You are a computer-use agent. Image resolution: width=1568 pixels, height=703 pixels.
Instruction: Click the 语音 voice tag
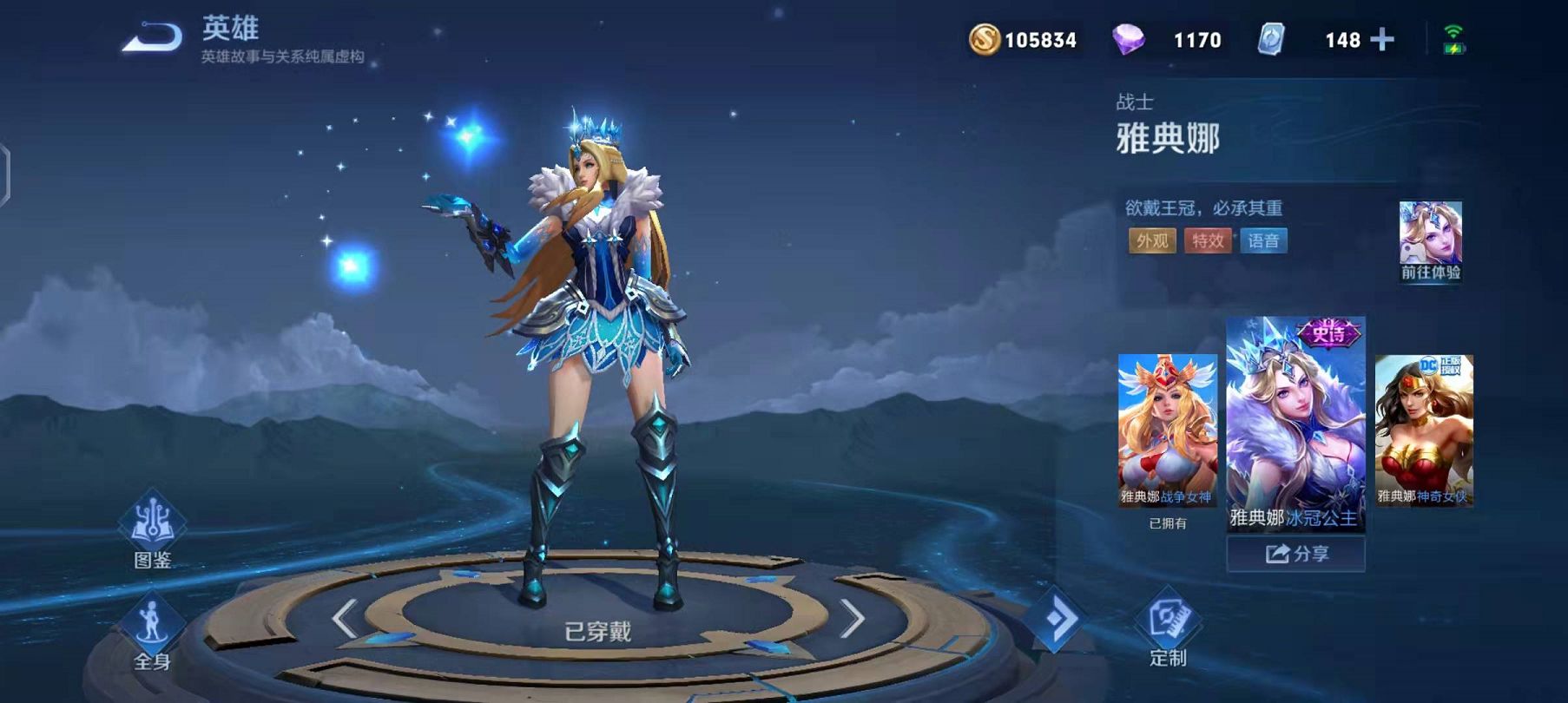click(1263, 240)
